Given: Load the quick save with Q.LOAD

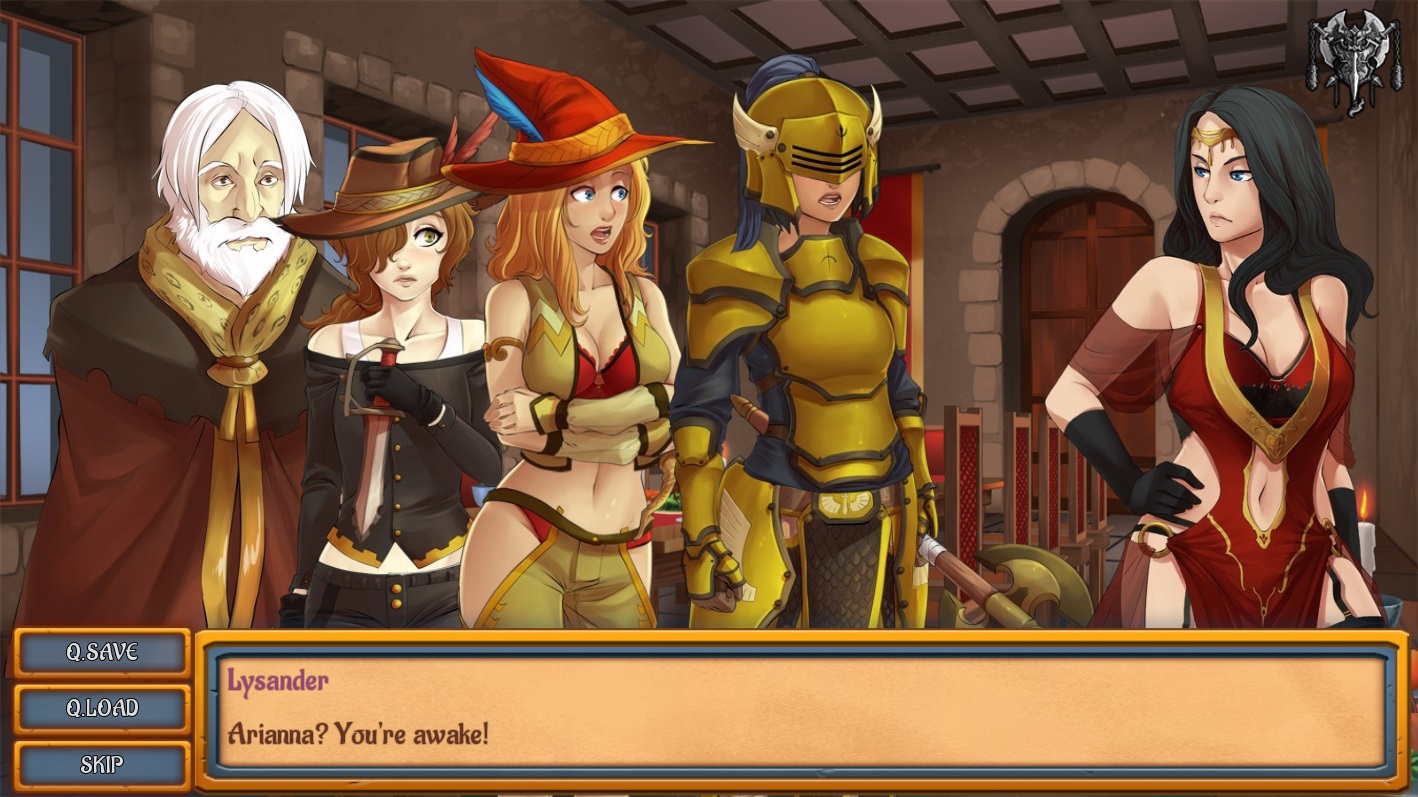Looking at the screenshot, I should [102, 709].
